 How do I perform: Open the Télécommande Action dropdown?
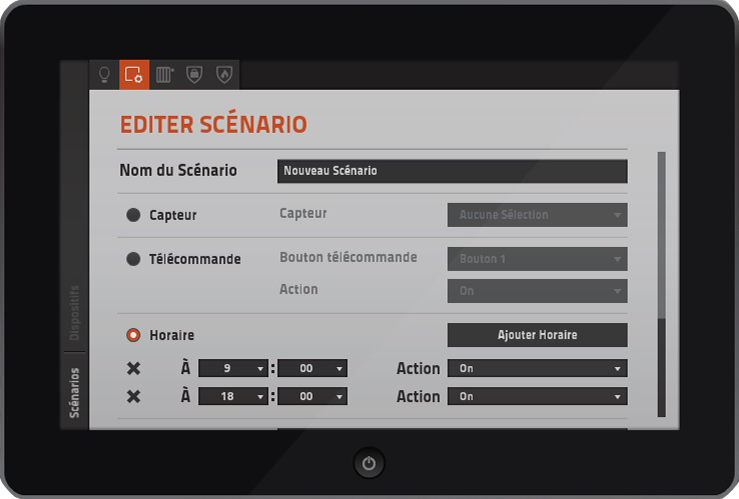(537, 291)
